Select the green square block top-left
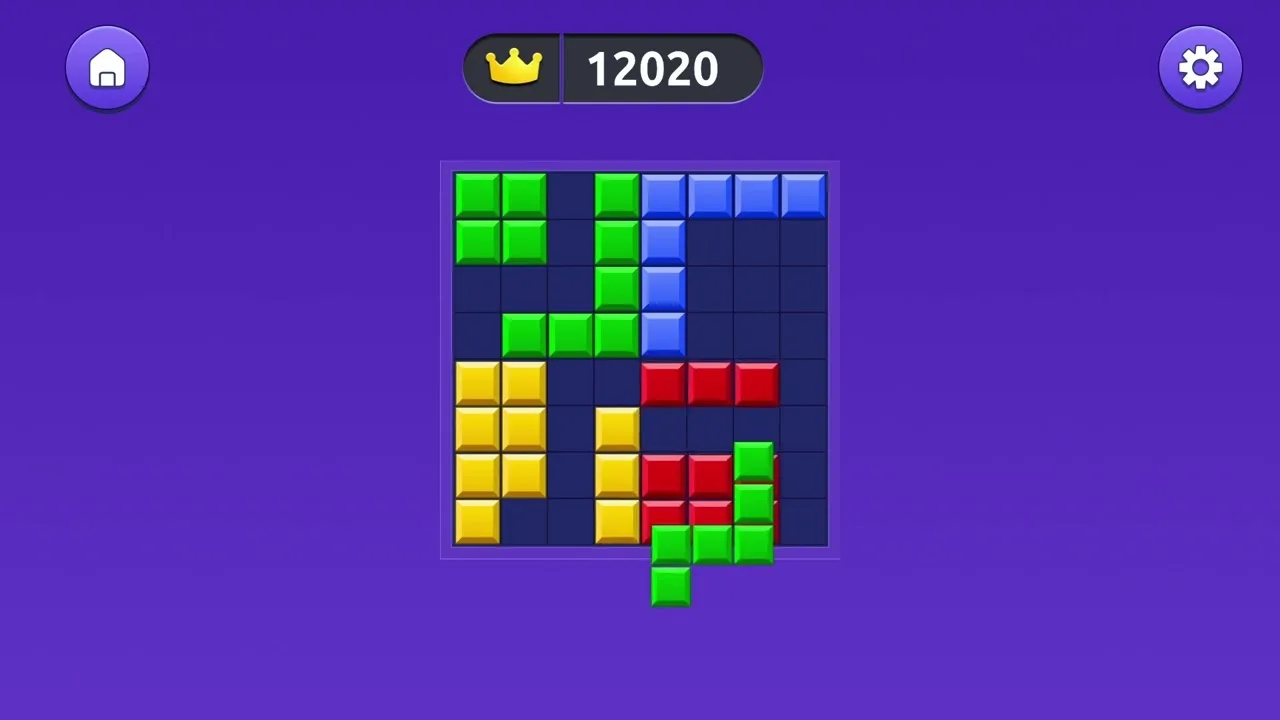 pyautogui.click(x=498, y=218)
